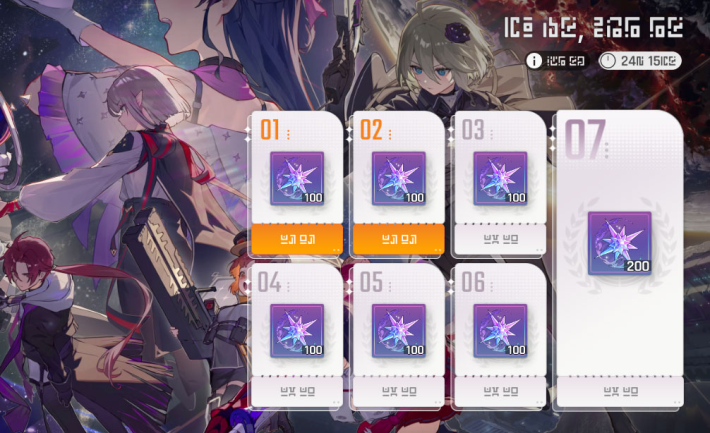Select the day 04 star jade reward icon
710x433 pixels.
297,331
